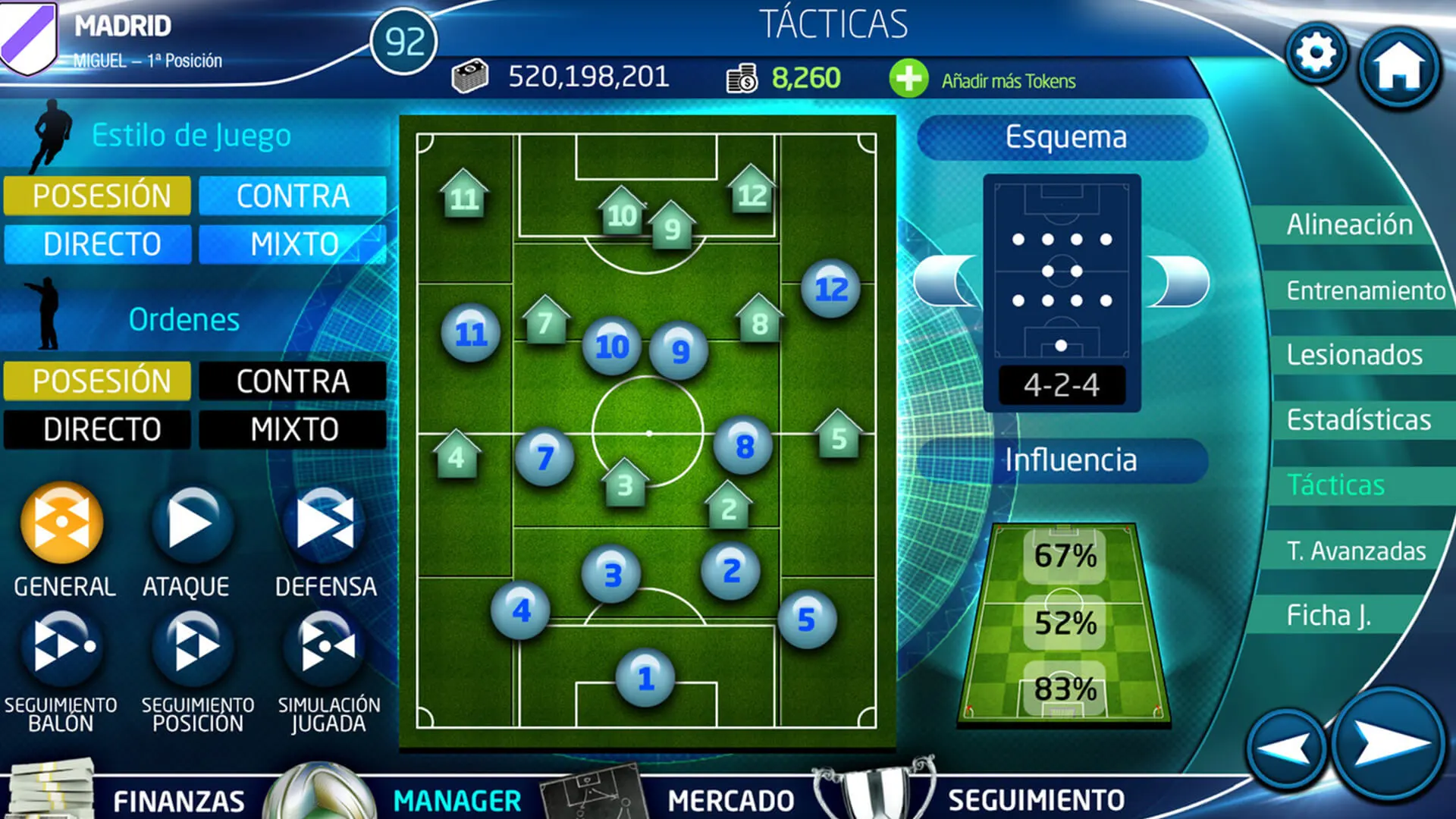Screen dimensions: 1456x819
Task: Enable POSESIÓN play style
Action: coord(96,196)
